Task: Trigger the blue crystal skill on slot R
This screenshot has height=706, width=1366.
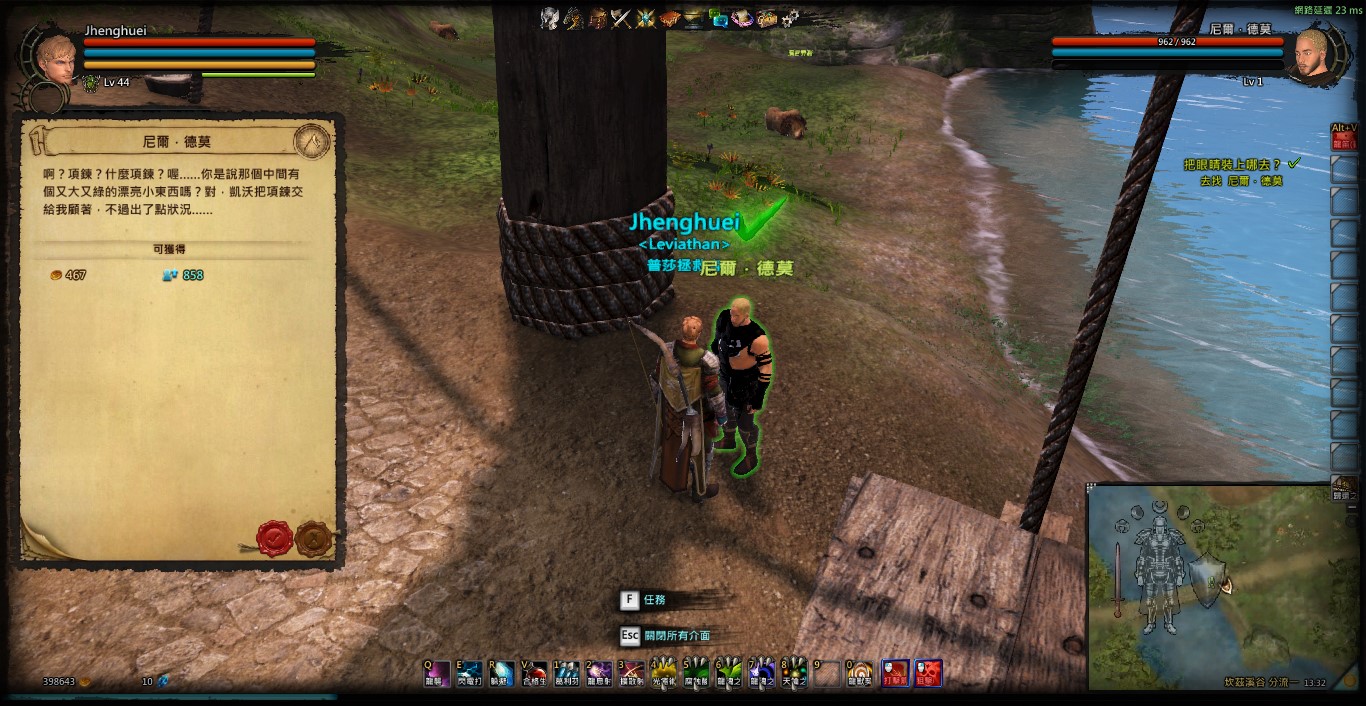Action: (501, 672)
